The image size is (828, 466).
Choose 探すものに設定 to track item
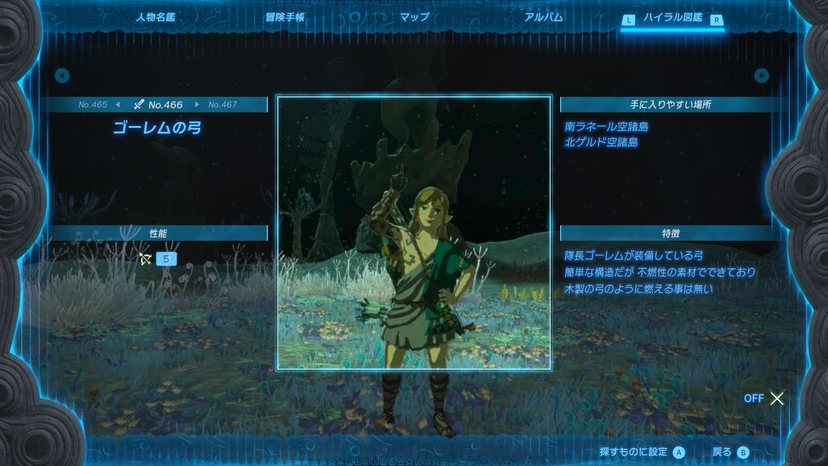(642, 452)
